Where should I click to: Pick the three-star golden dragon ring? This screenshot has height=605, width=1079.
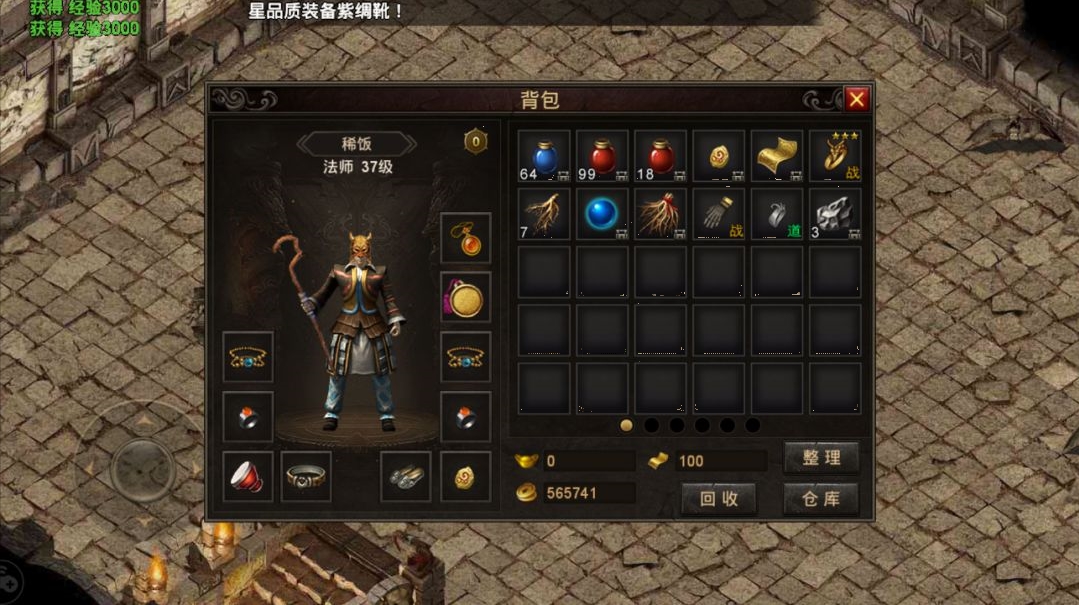835,157
